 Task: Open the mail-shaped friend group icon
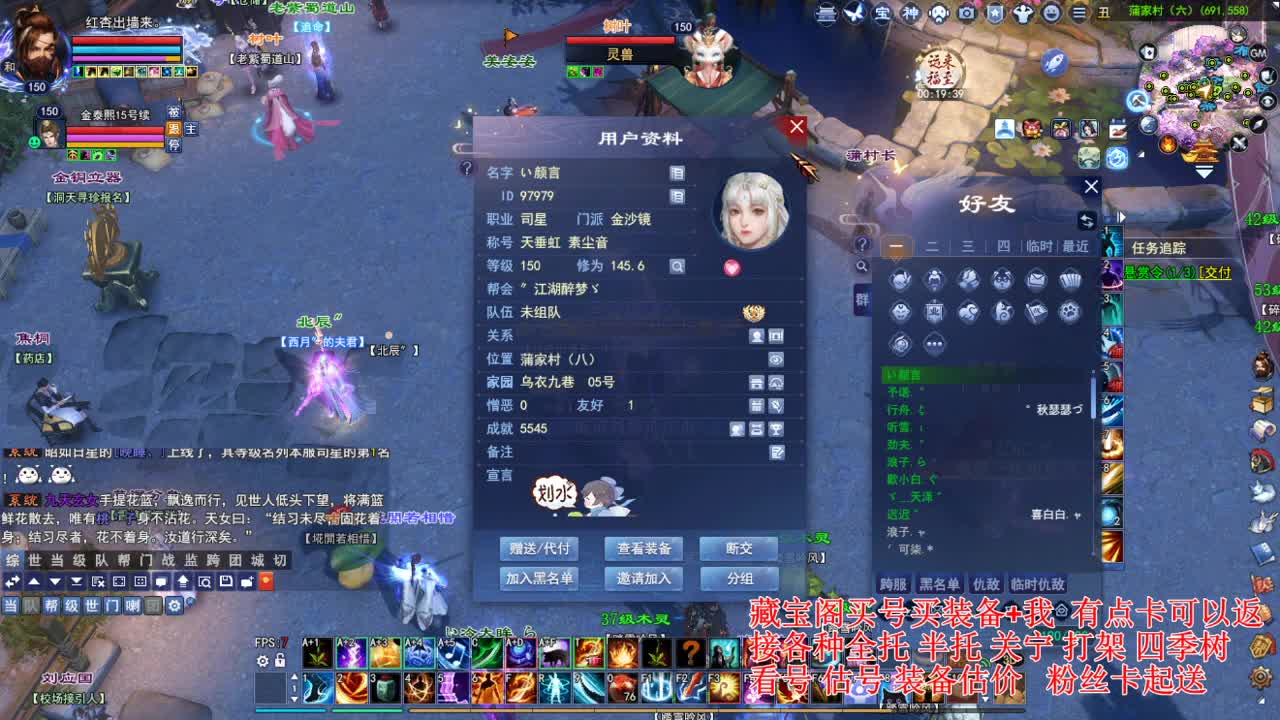[1037, 279]
